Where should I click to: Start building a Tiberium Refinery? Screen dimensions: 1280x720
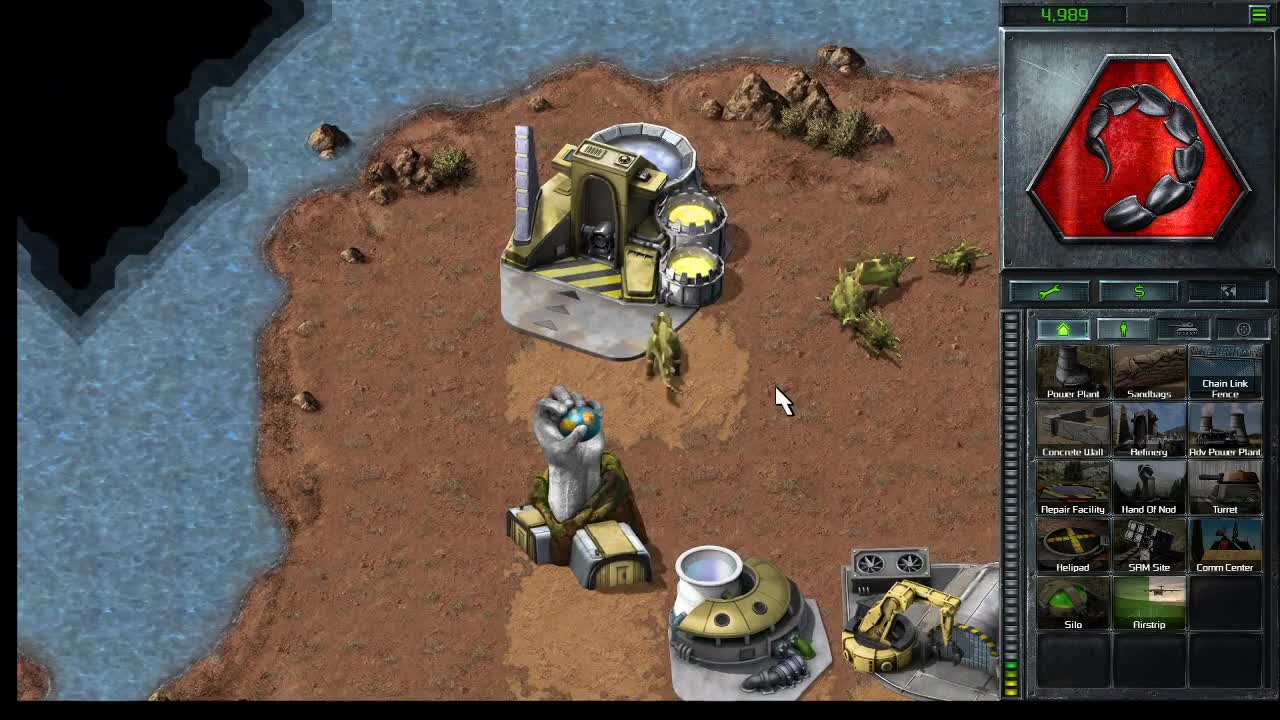click(x=1149, y=430)
